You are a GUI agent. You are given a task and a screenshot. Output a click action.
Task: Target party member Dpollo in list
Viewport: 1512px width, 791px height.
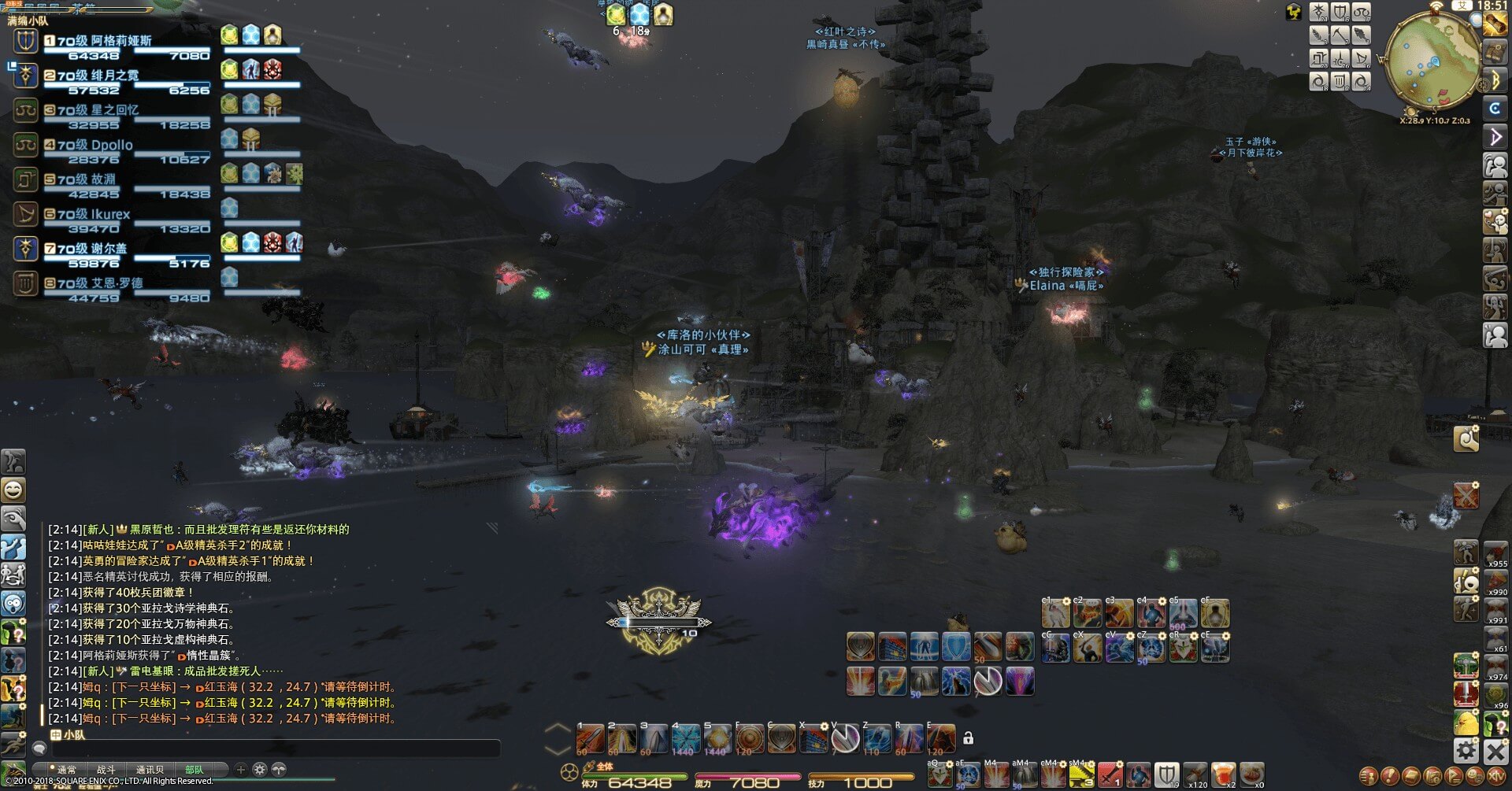click(94, 145)
